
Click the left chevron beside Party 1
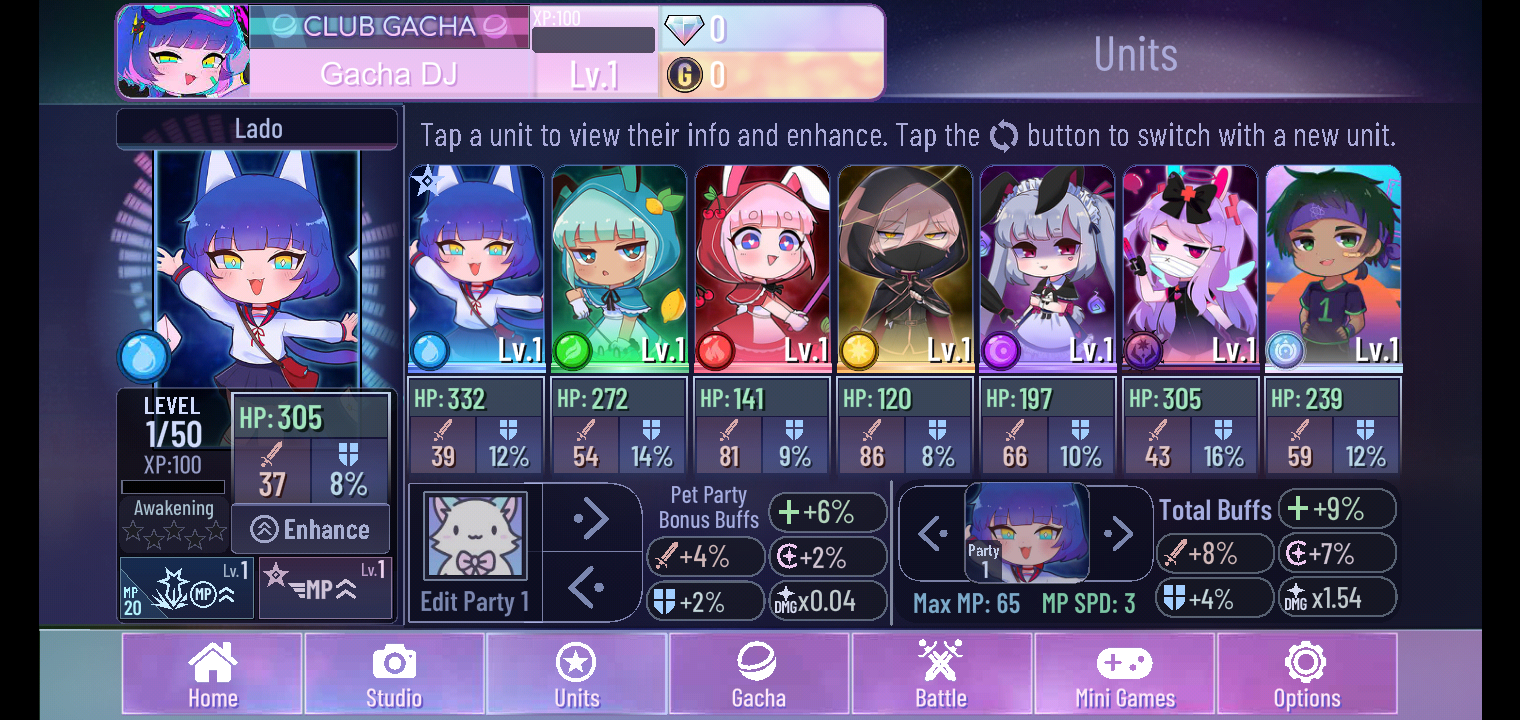930,533
